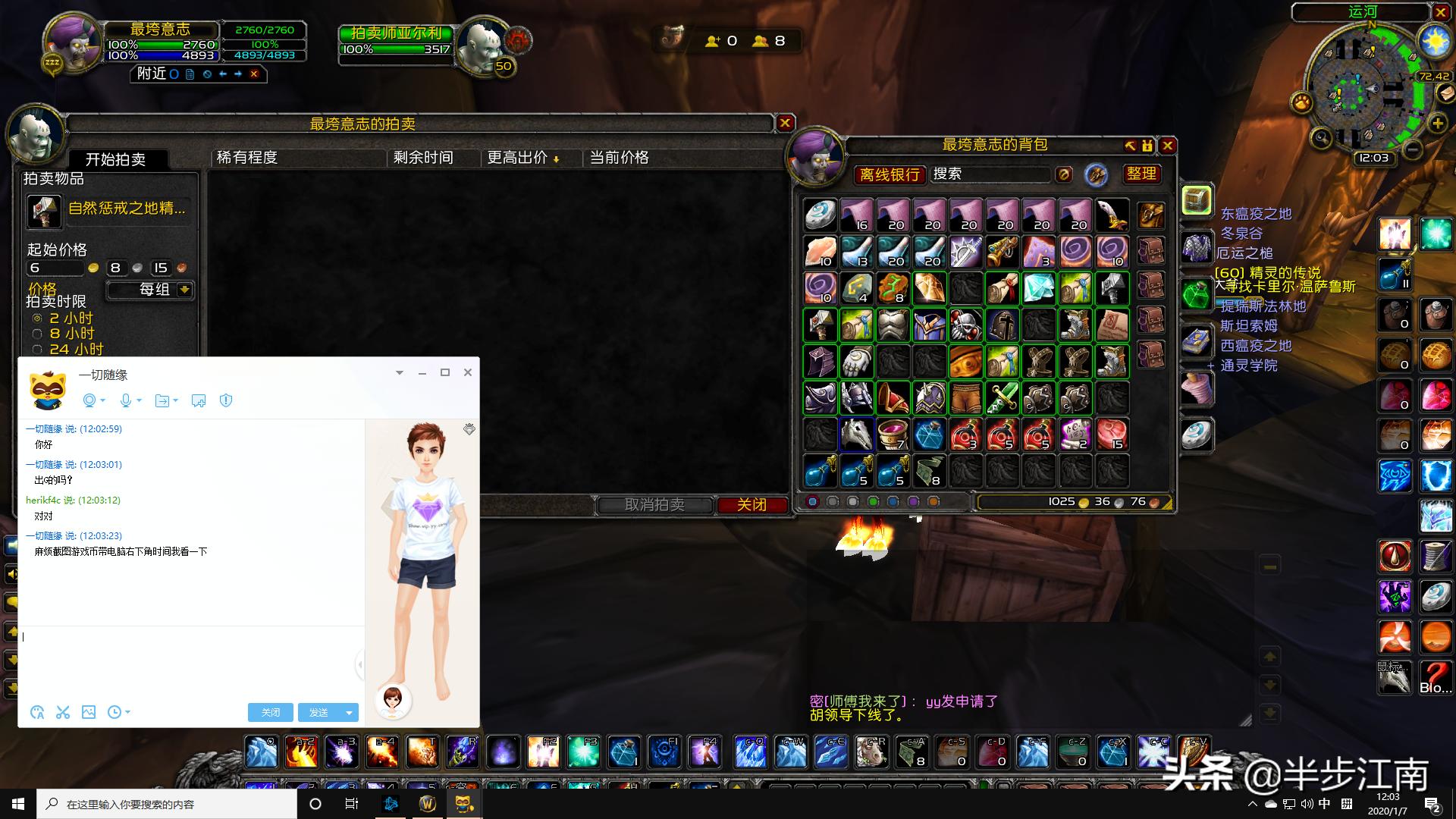Click the image sending icon in YY chat
This screenshot has width=1456, height=819.
[x=89, y=713]
